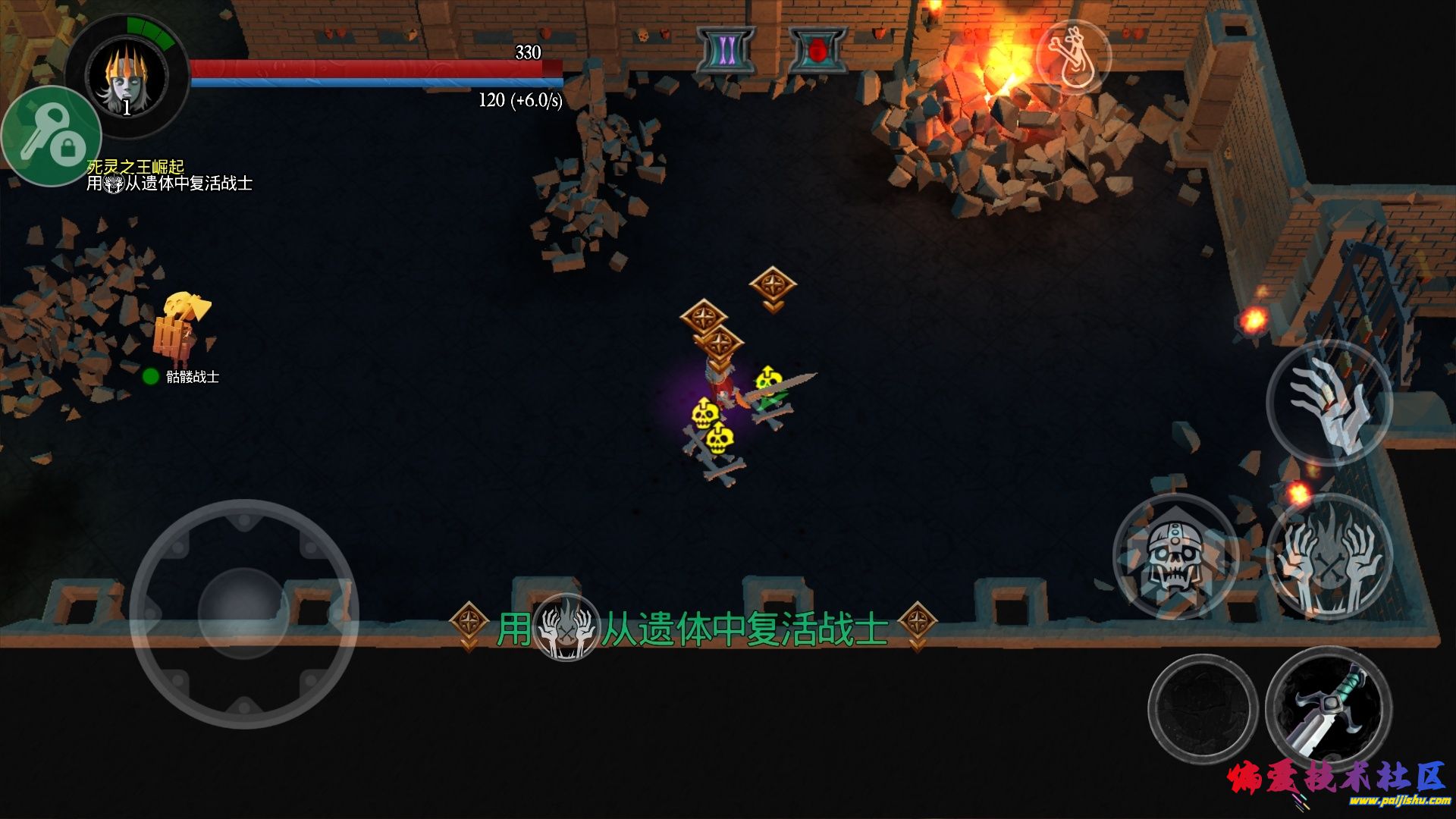Image resolution: width=1456 pixels, height=819 pixels.
Task: Tap the red potion button
Action: coord(817,50)
